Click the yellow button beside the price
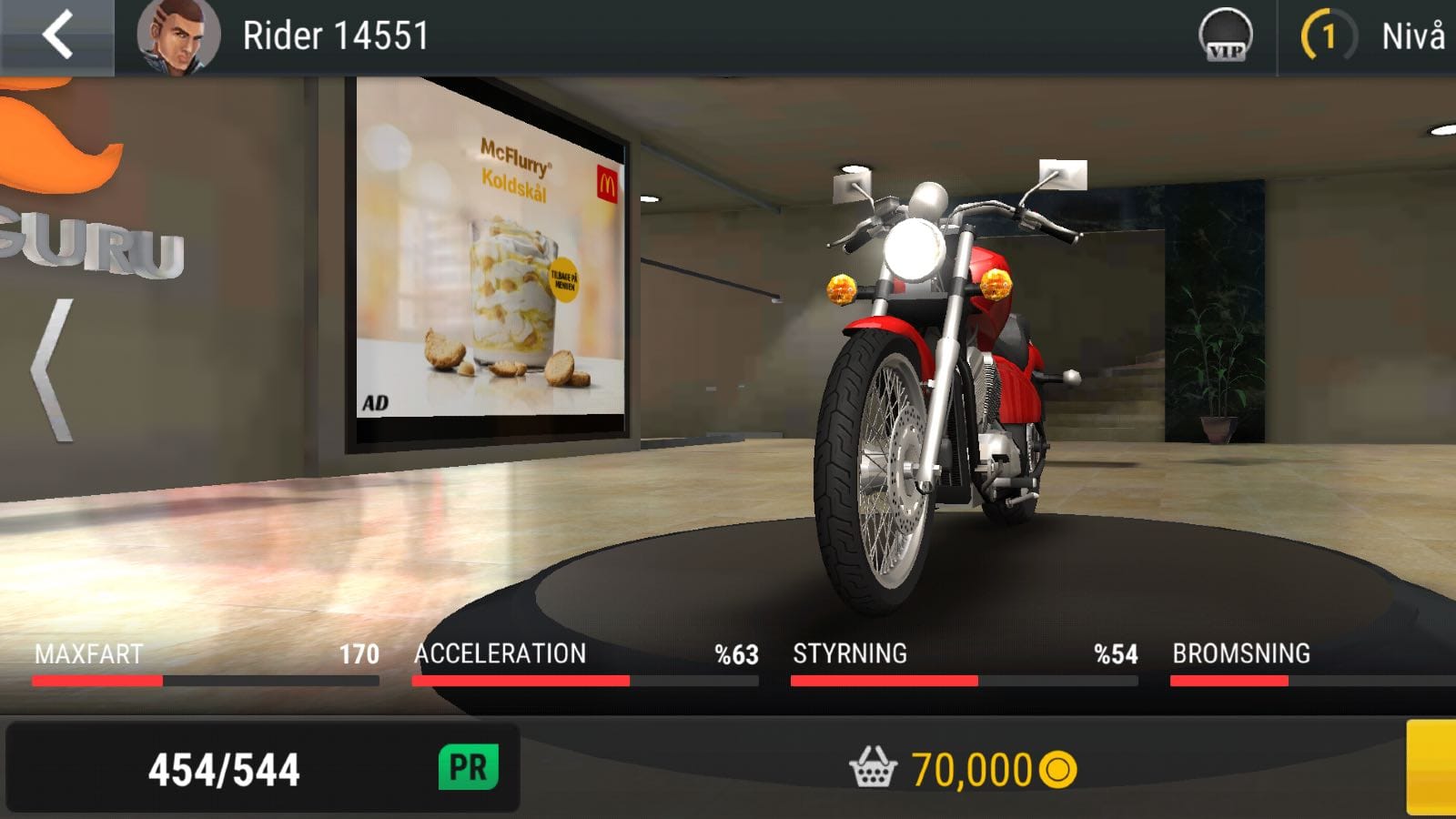This screenshot has height=819, width=1456. [1431, 768]
